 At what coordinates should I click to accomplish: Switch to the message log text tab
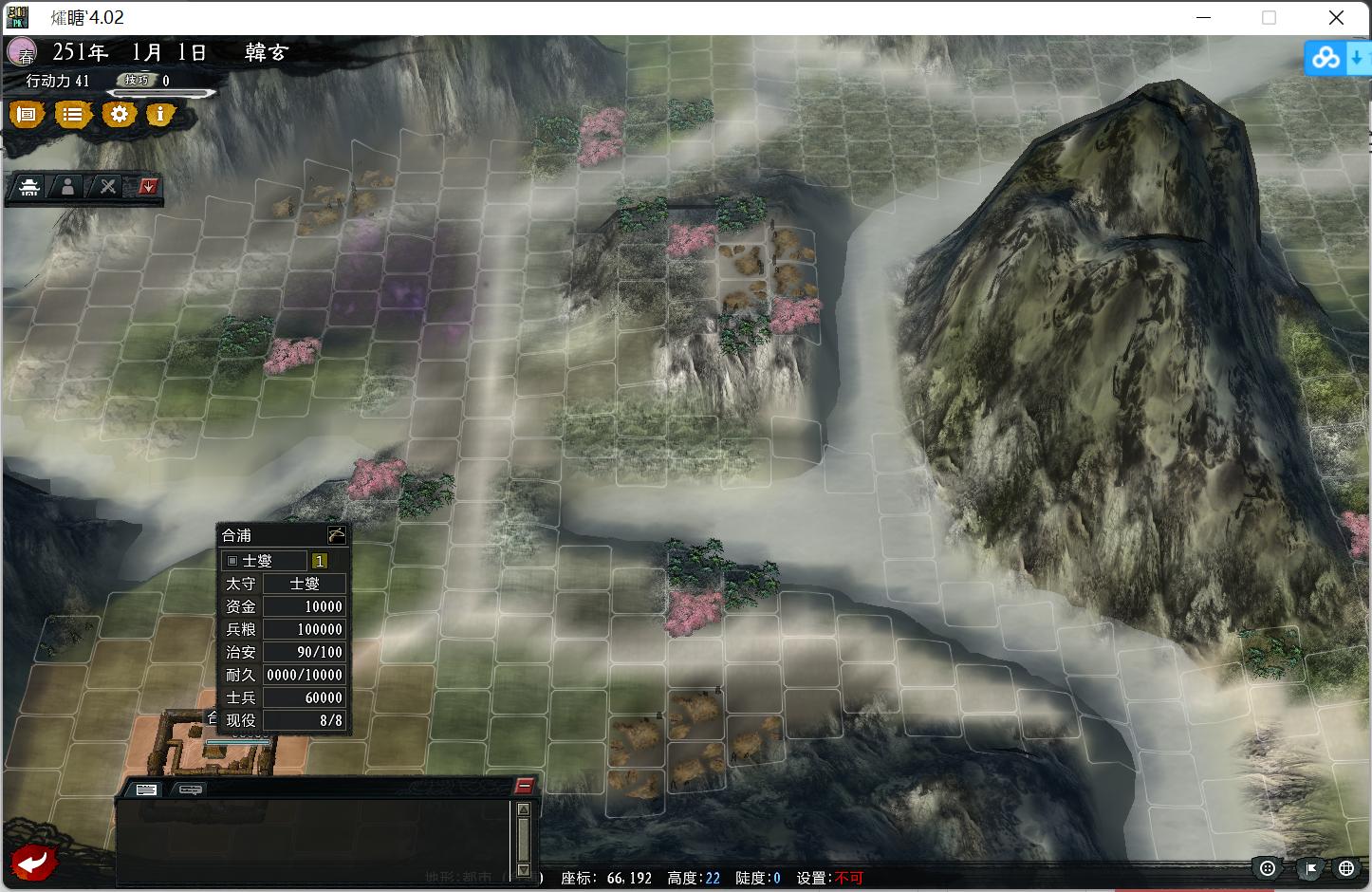(x=146, y=790)
